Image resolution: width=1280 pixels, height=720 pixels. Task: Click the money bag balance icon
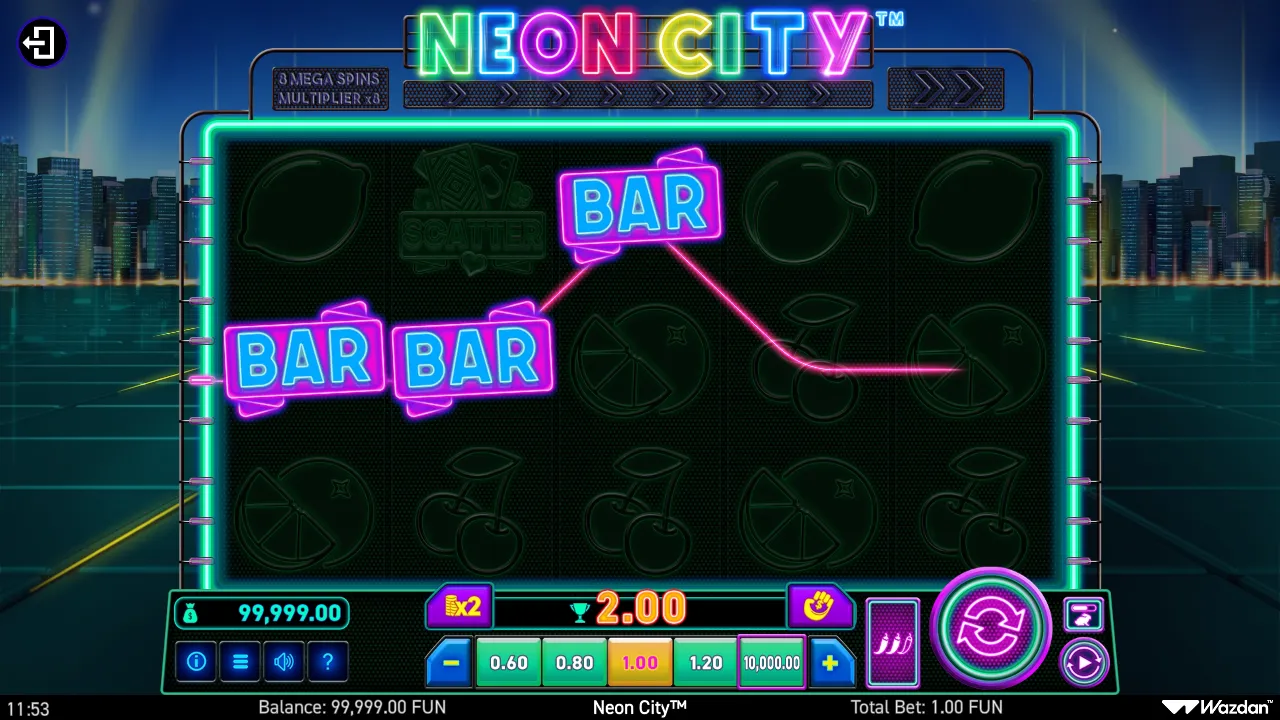tap(193, 610)
